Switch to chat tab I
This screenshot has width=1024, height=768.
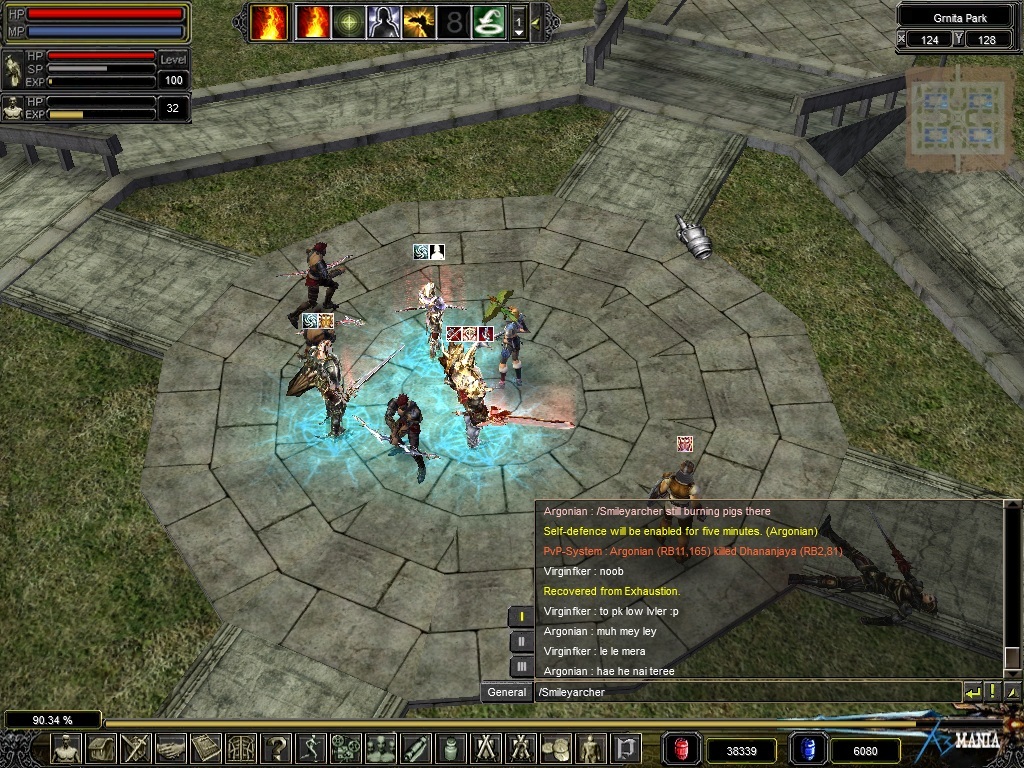click(521, 616)
